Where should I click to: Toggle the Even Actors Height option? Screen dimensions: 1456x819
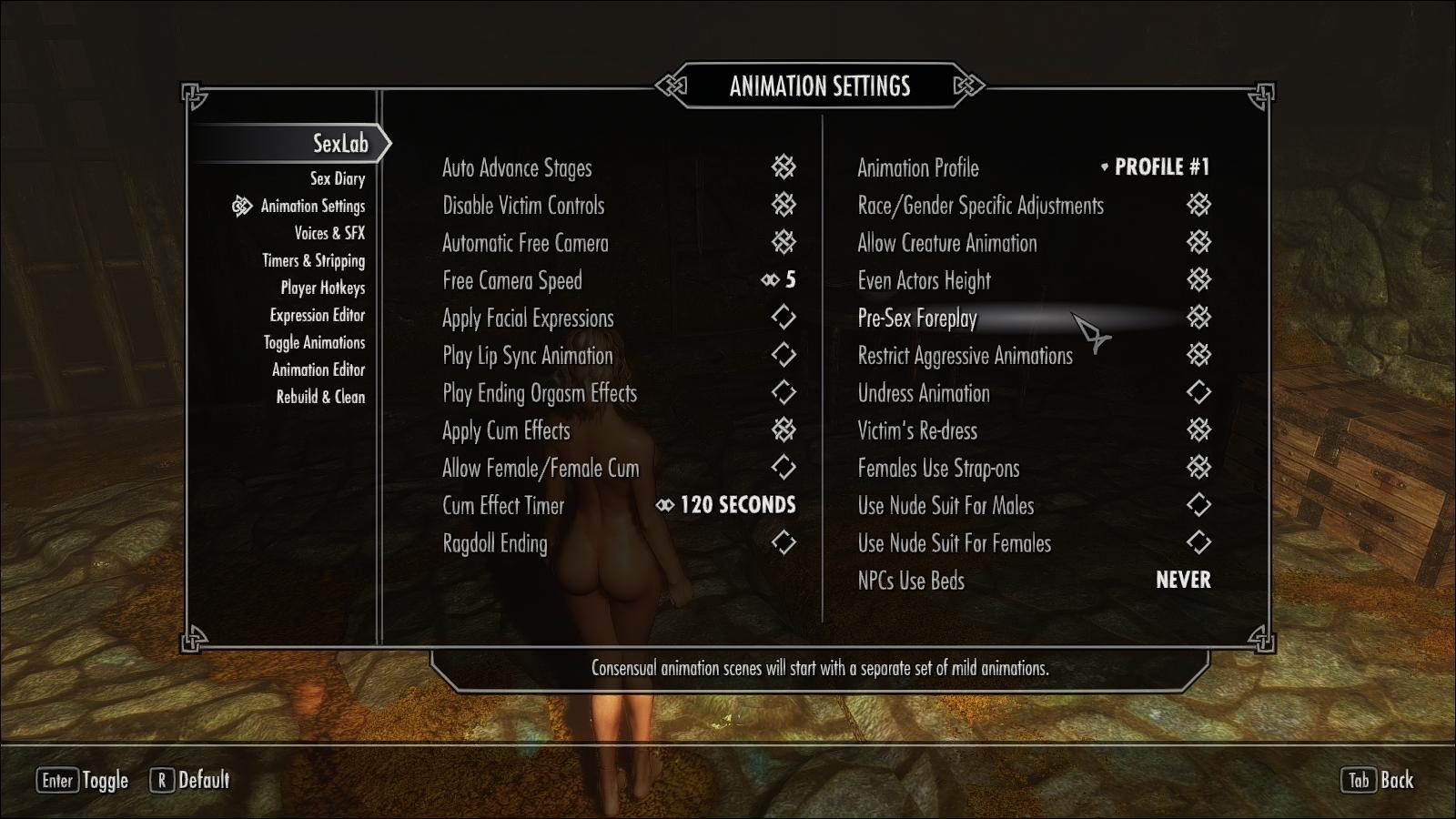[x=1198, y=280]
